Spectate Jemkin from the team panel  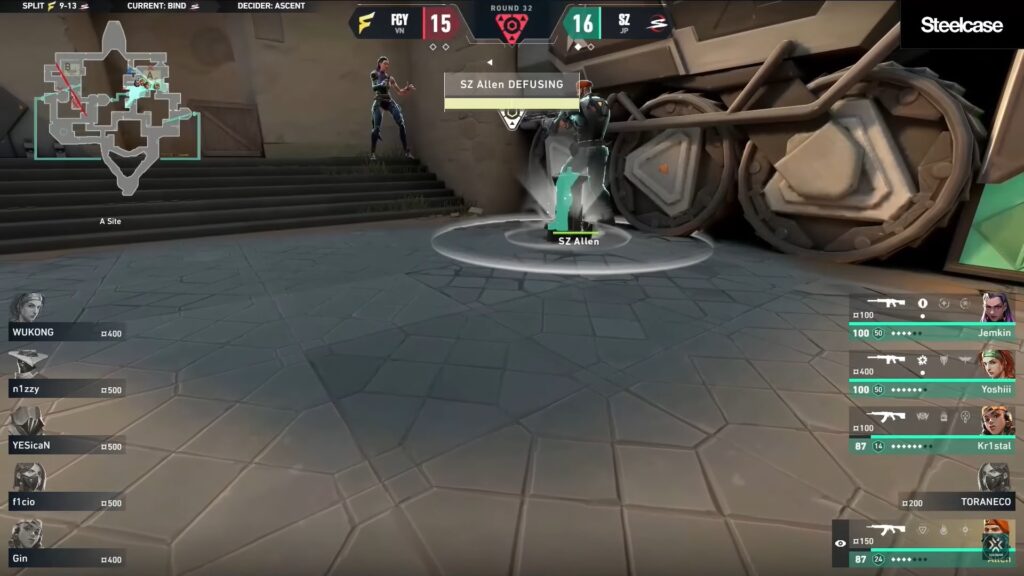pos(932,316)
